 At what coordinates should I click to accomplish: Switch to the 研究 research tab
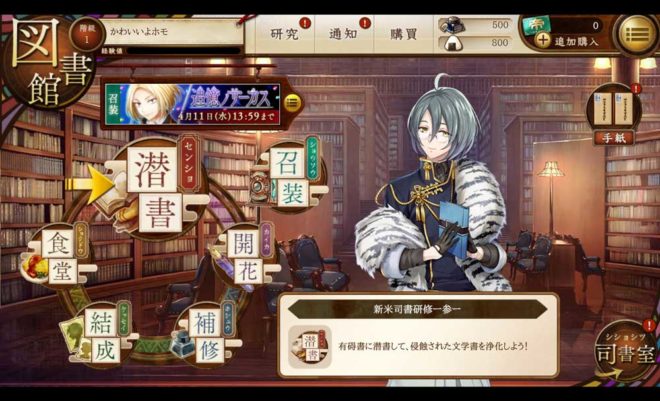(286, 33)
